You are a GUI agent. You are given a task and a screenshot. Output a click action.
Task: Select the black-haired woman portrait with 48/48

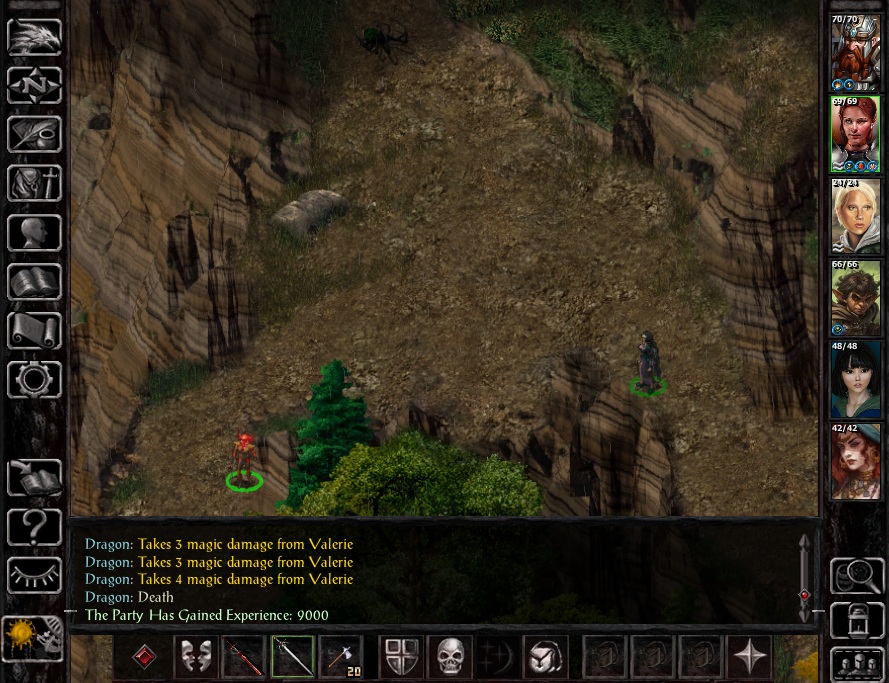tap(856, 380)
